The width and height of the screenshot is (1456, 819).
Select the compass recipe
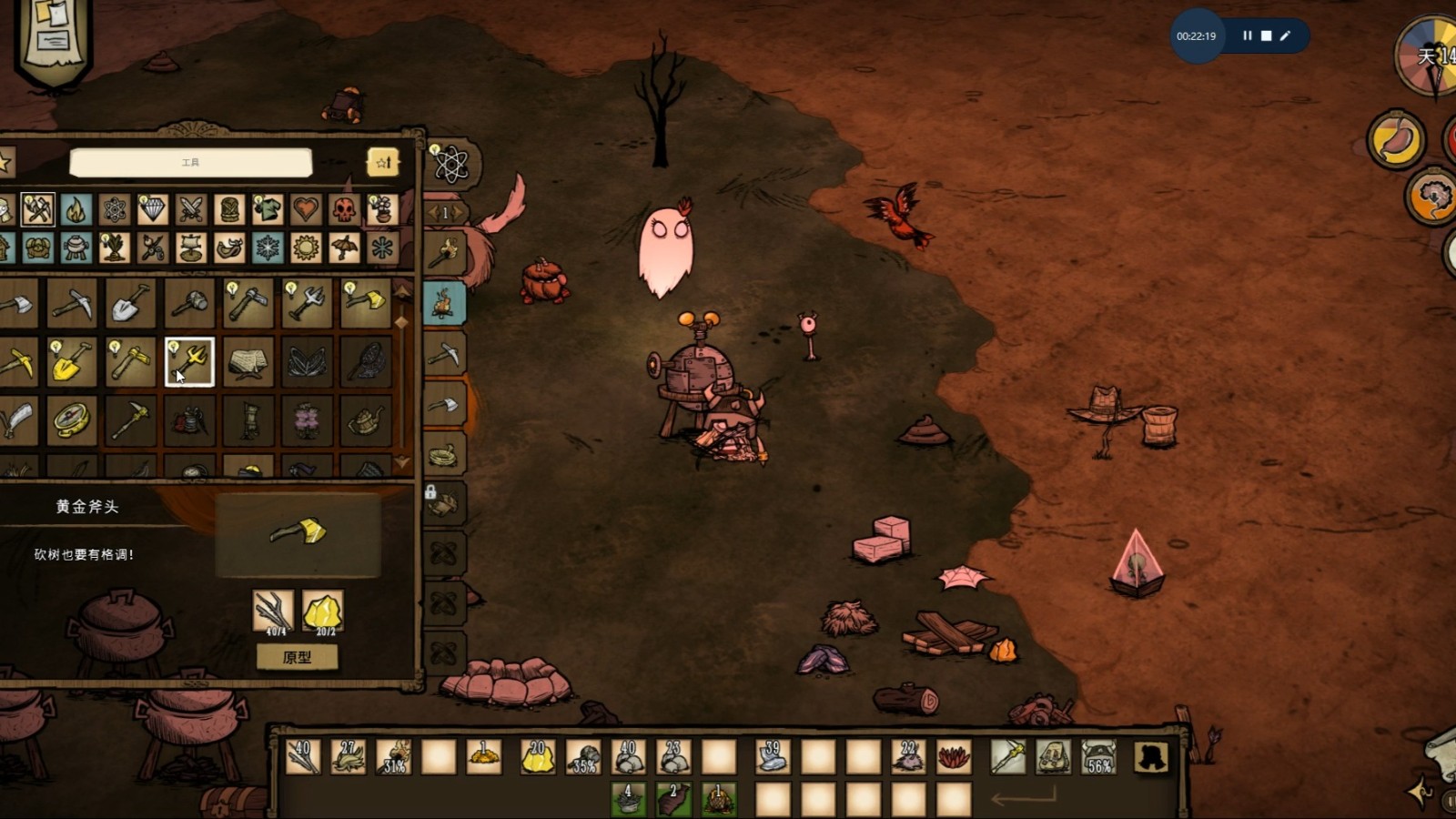[x=72, y=420]
